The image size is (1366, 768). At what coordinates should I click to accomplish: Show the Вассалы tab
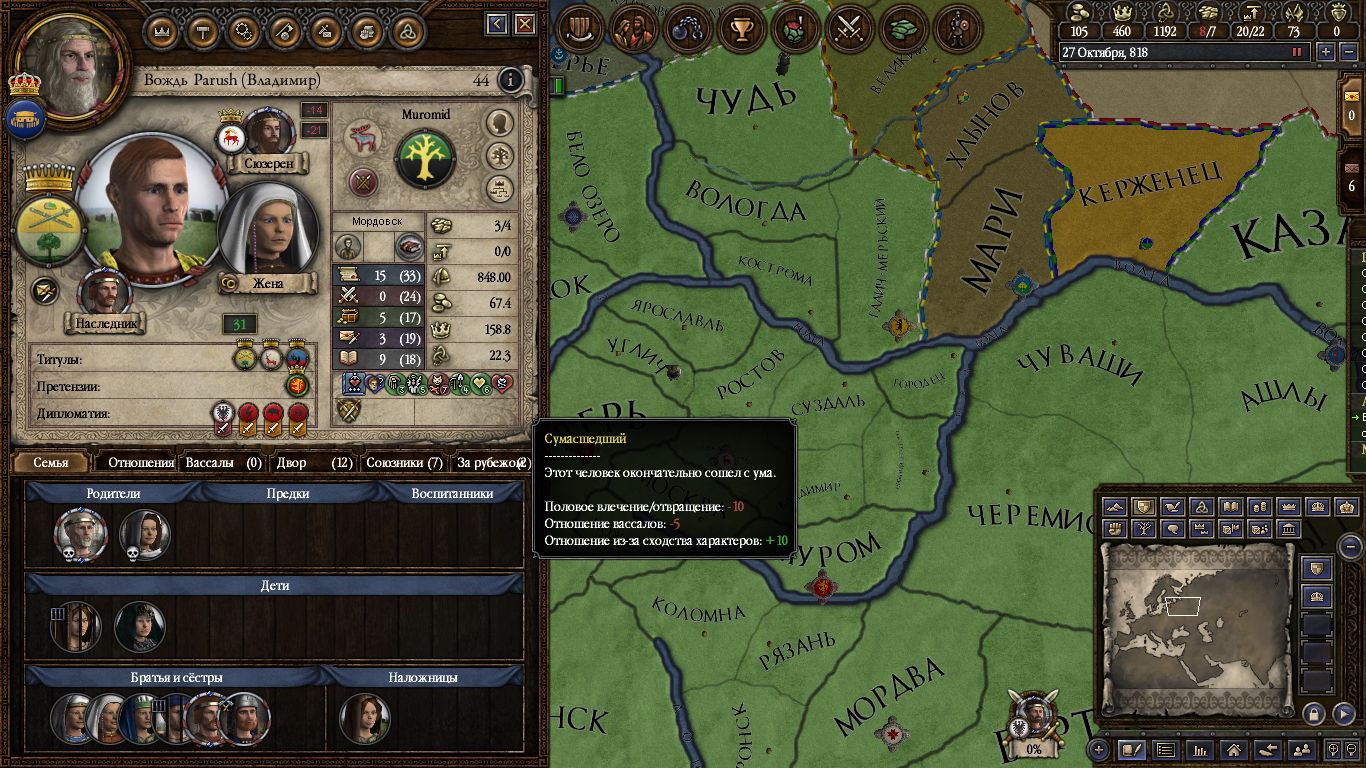[222, 463]
